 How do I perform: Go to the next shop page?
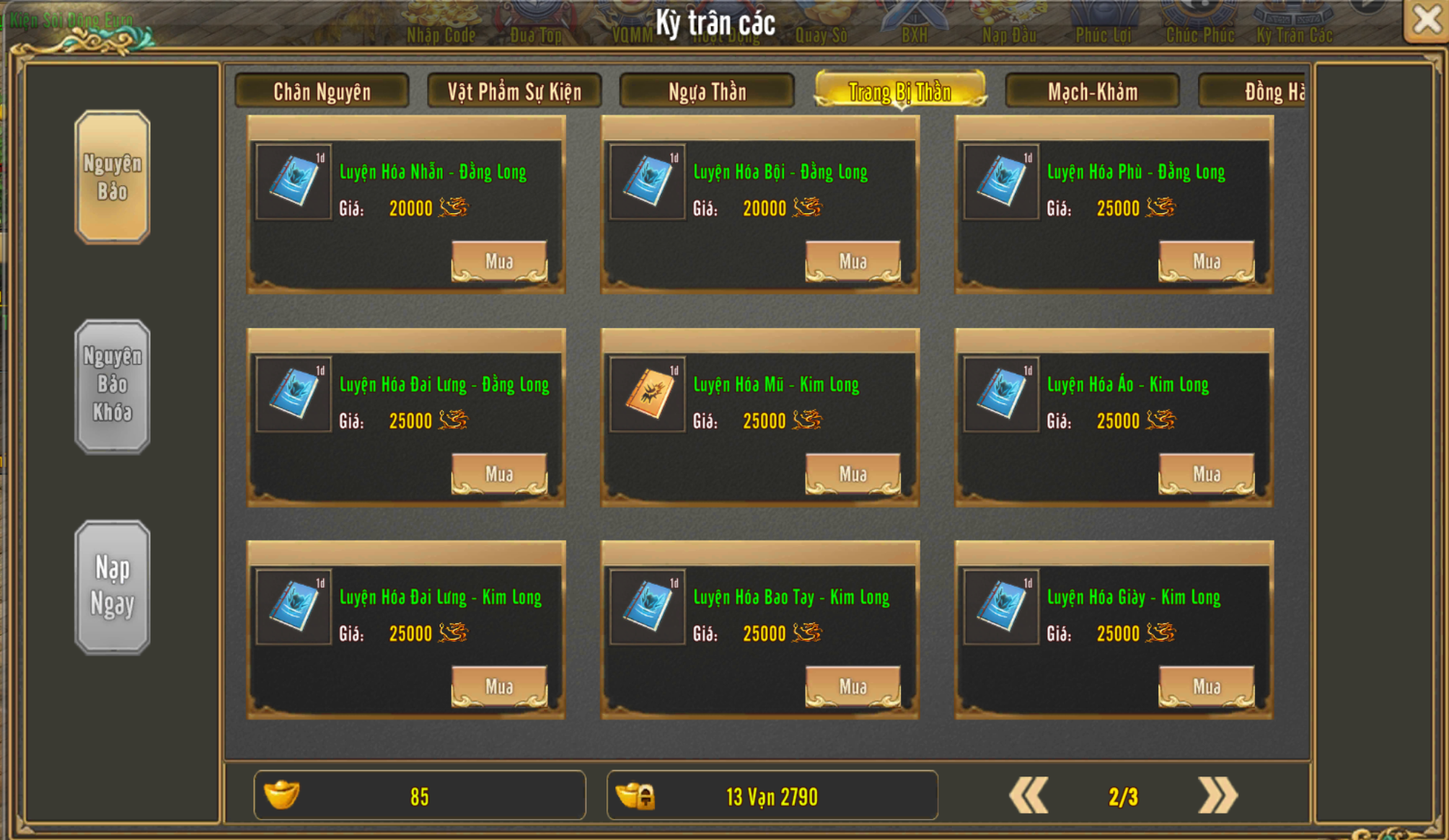click(1217, 796)
